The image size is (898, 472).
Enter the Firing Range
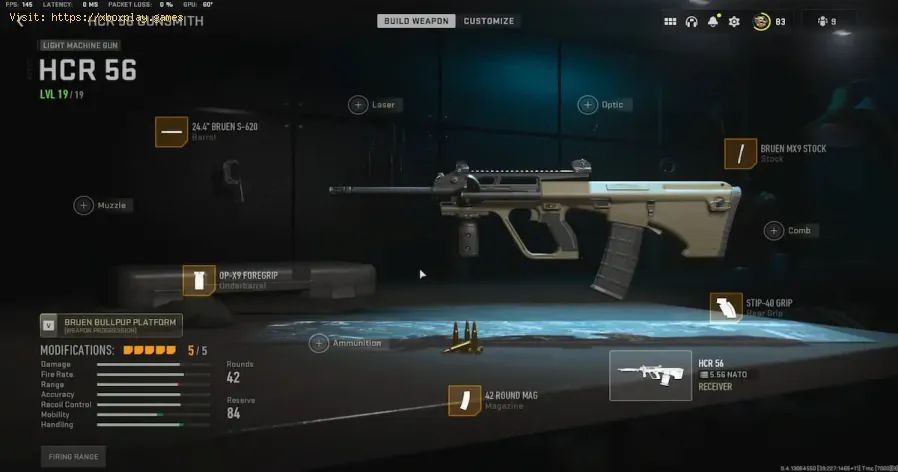tap(72, 456)
